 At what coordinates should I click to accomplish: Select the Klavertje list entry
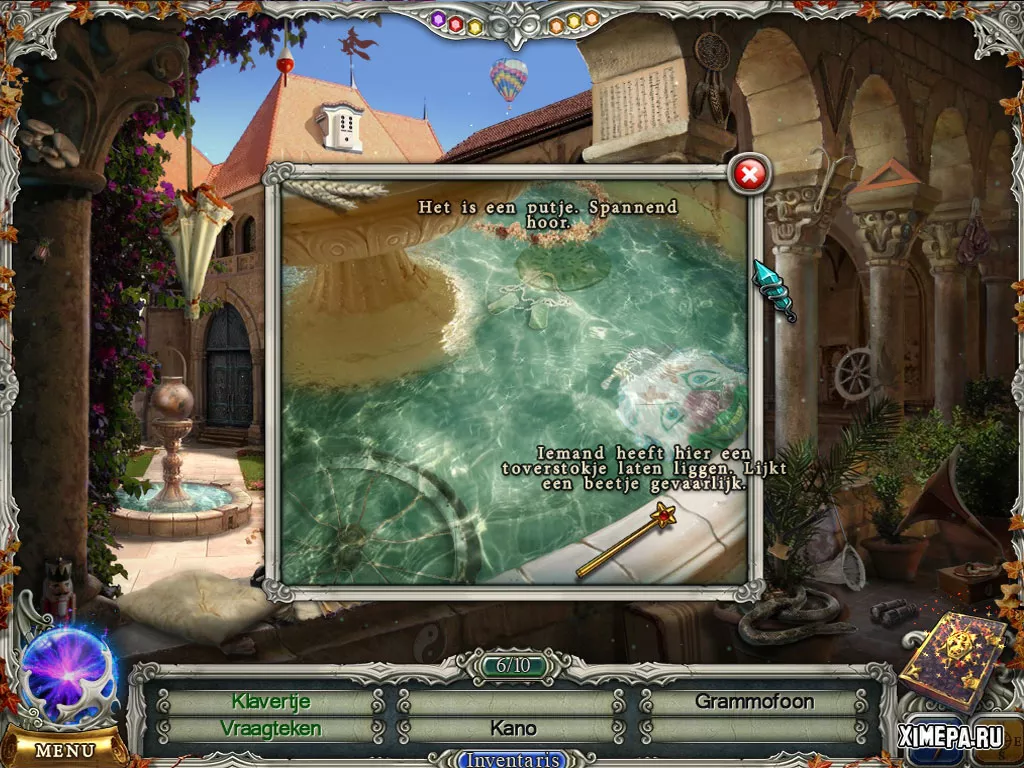pyautogui.click(x=271, y=701)
